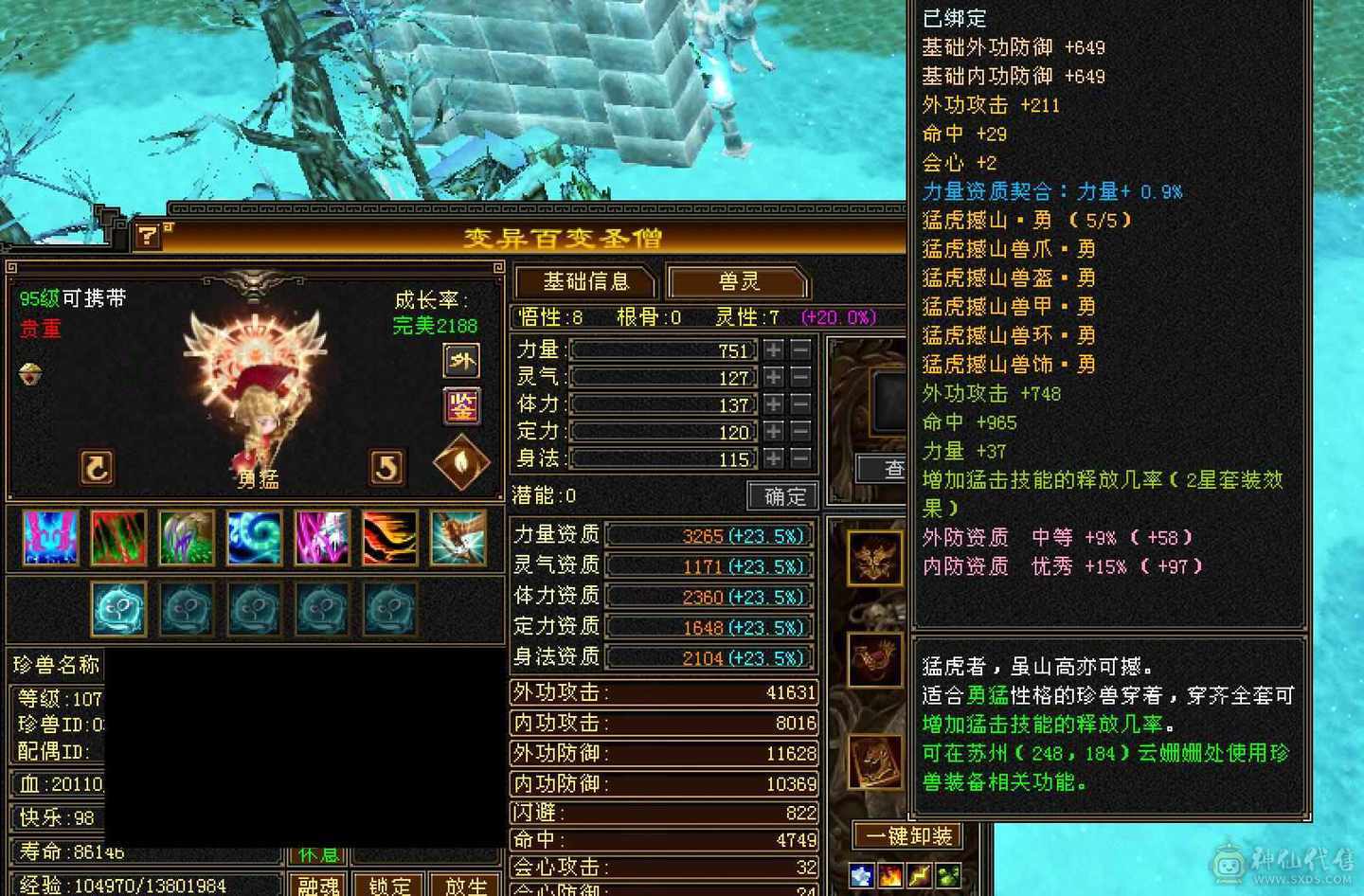Click the blue snowflake icon at bottom right
The height and width of the screenshot is (896, 1364).
860,874
